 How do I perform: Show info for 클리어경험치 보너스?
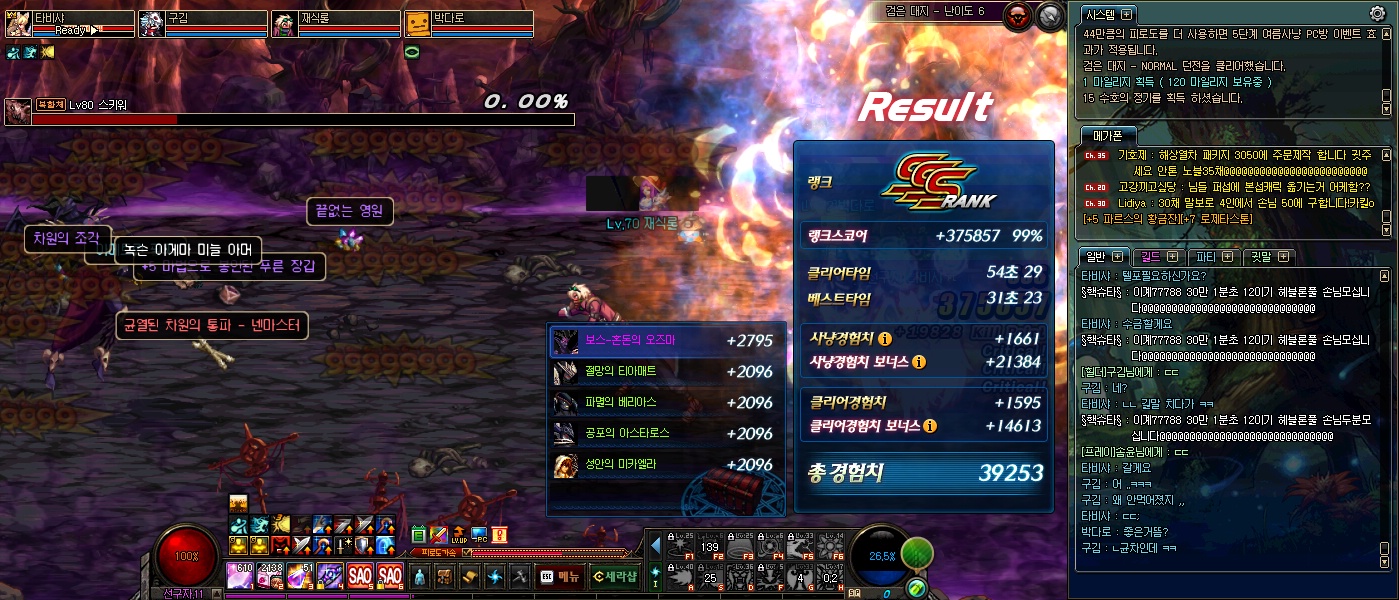930,426
